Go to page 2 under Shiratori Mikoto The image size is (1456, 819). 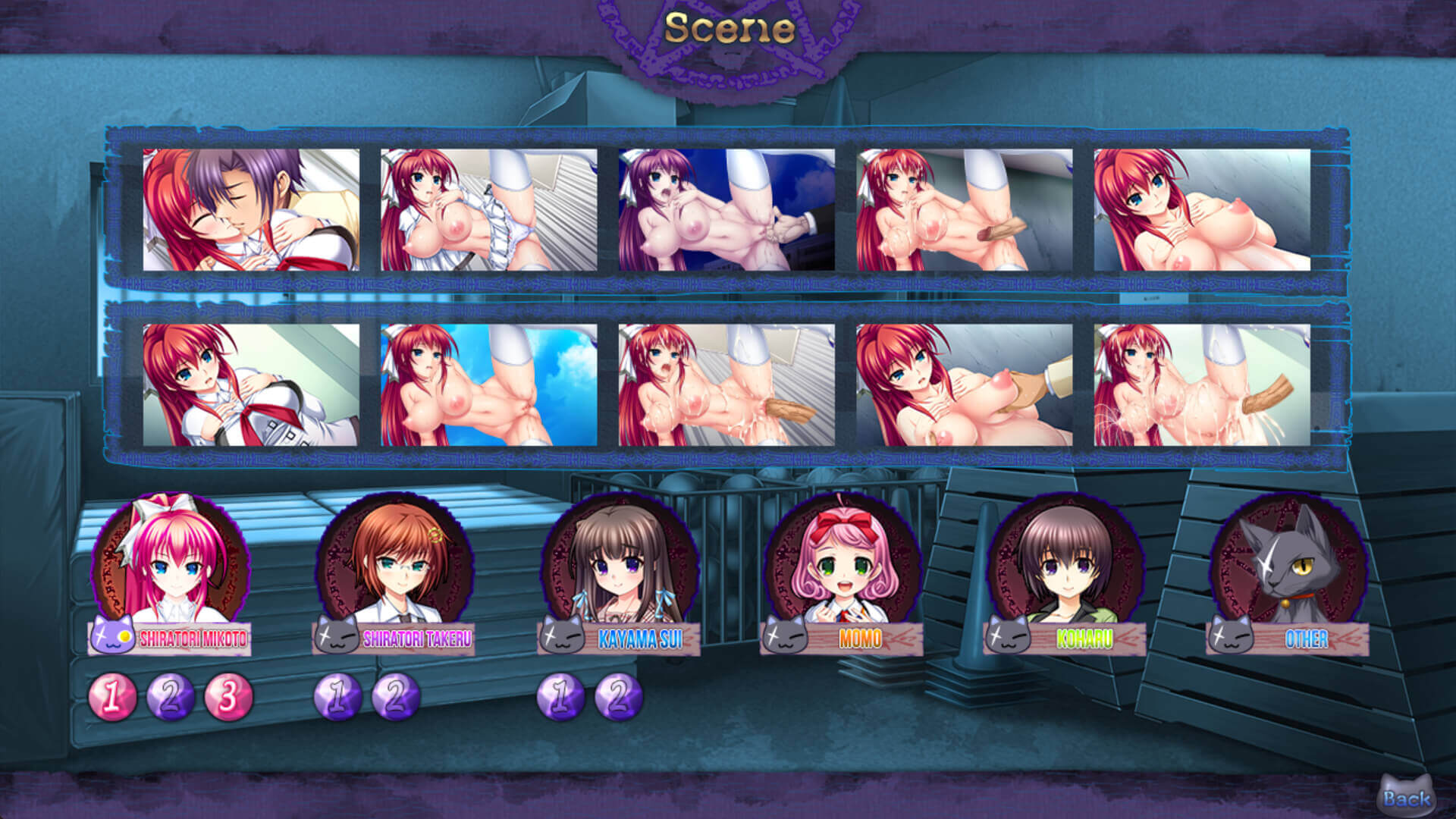pos(171,696)
